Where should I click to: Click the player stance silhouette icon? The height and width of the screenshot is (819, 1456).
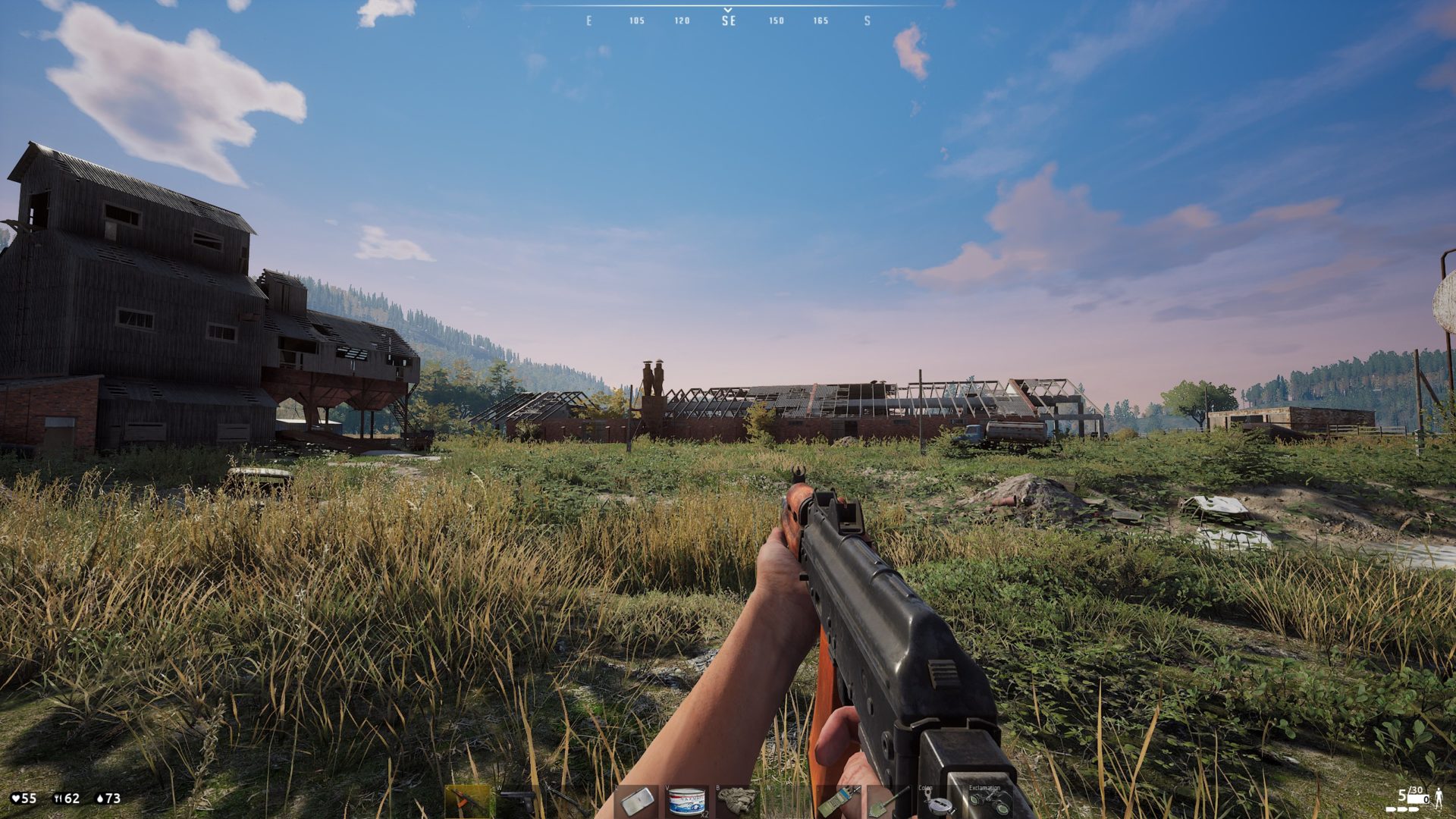(x=1438, y=797)
